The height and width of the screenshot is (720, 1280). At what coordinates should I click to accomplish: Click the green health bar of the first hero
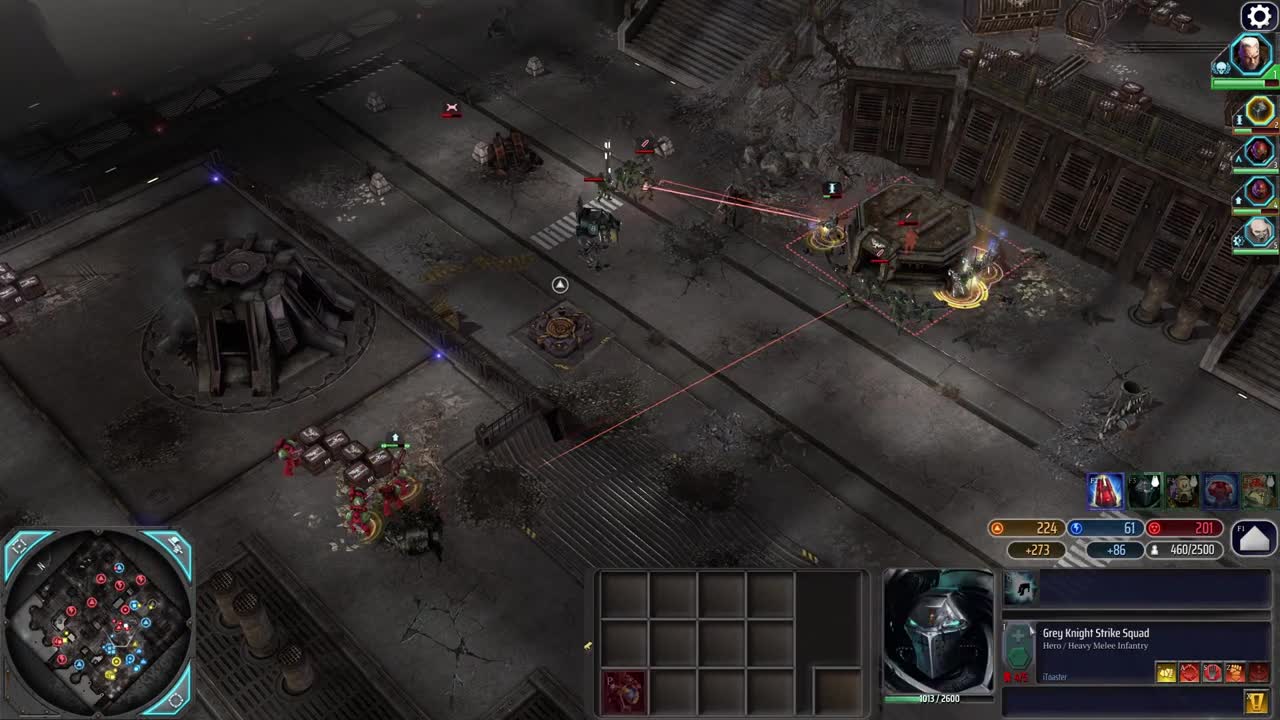point(1248,83)
